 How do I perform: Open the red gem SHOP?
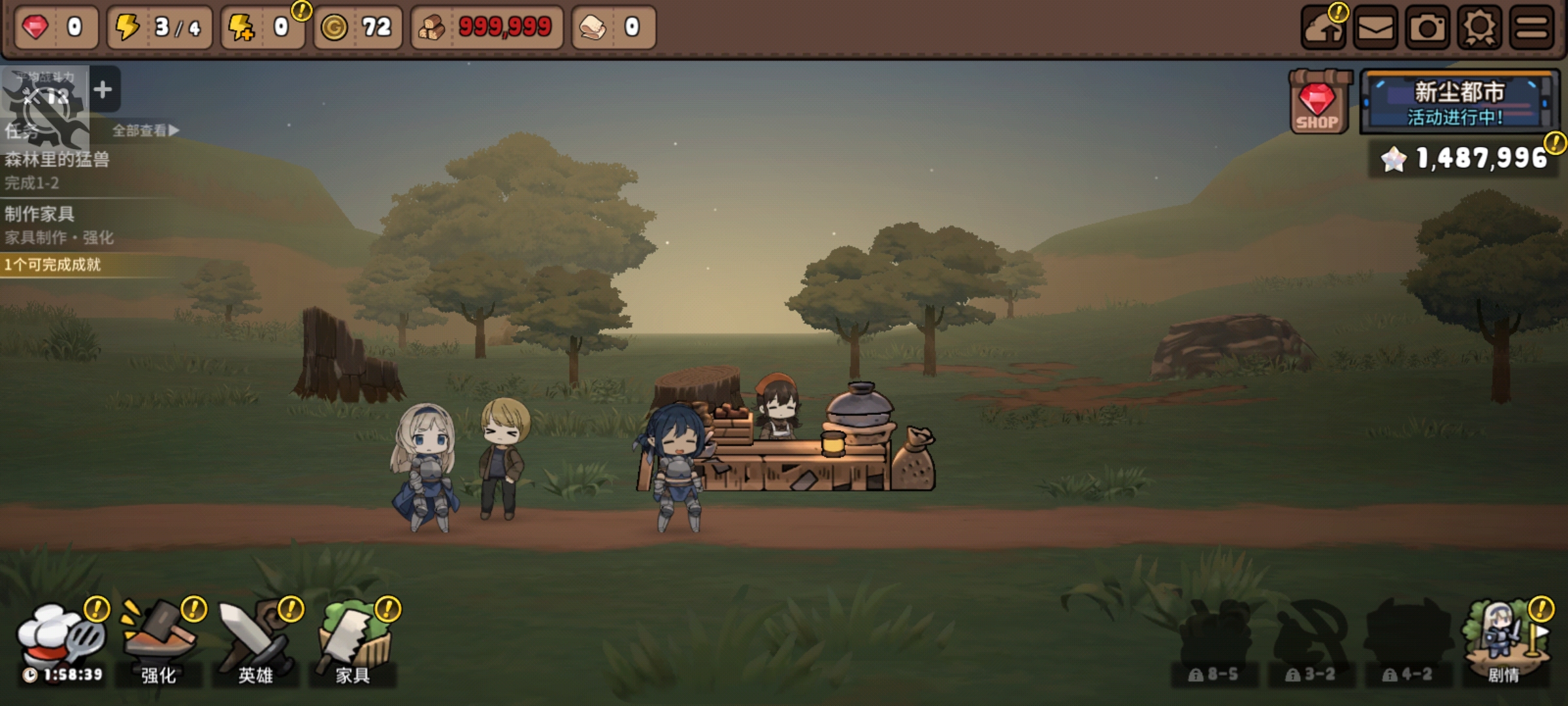click(x=1317, y=103)
